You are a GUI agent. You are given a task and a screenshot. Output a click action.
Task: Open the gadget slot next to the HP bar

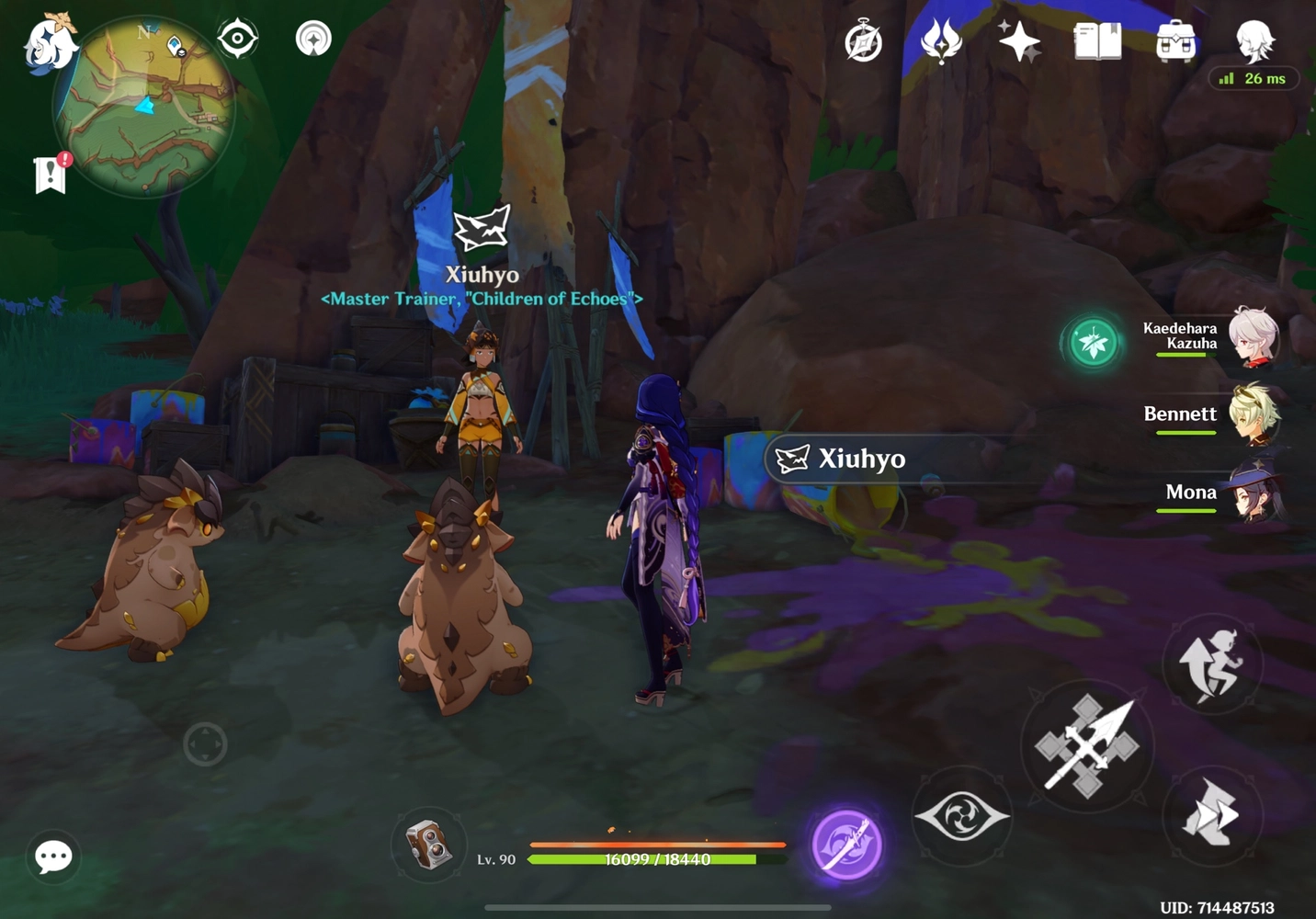pyautogui.click(x=428, y=845)
